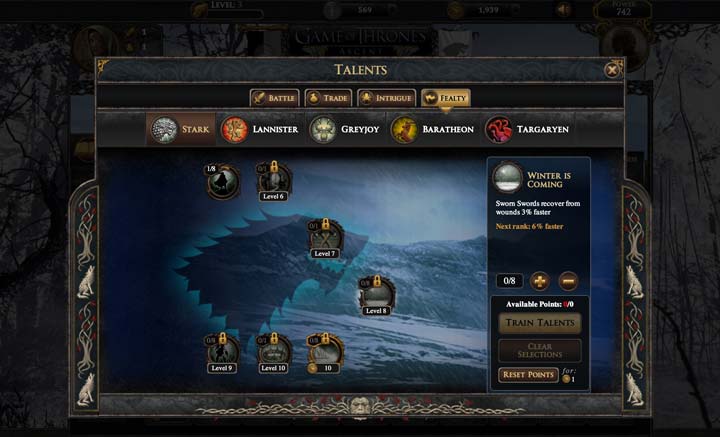Choose the Greyjoy house
Screen dimensions: 720x437
click(x=347, y=130)
